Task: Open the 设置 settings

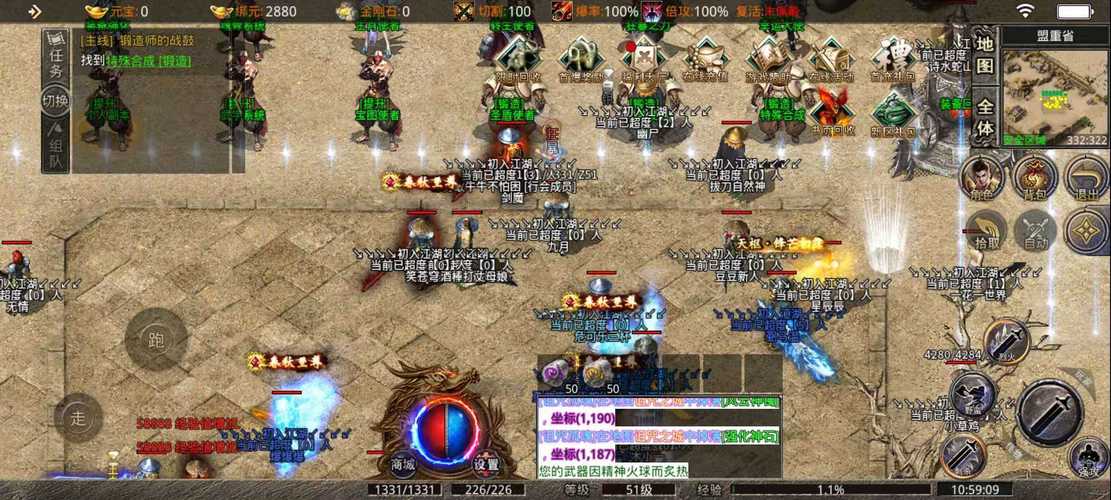Action: [x=486, y=465]
